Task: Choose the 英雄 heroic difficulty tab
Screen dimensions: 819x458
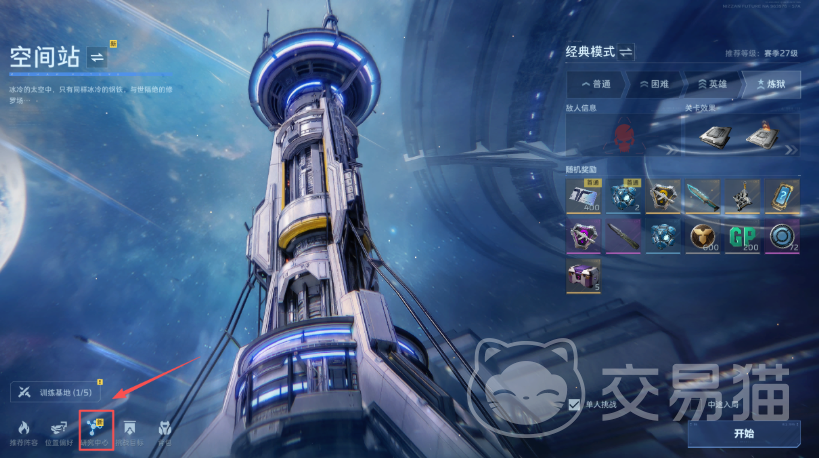Action: coord(712,84)
